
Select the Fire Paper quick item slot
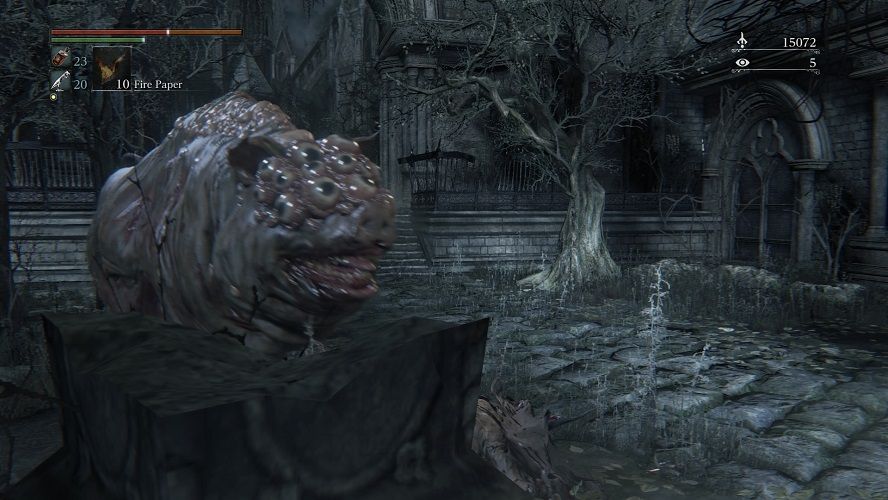[111, 66]
